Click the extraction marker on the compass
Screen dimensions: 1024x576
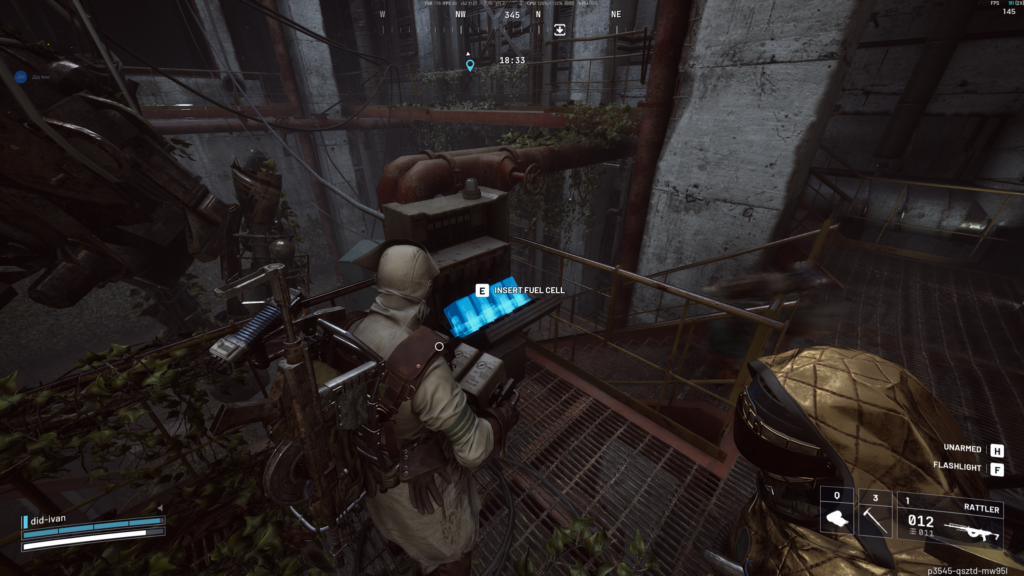click(560, 30)
